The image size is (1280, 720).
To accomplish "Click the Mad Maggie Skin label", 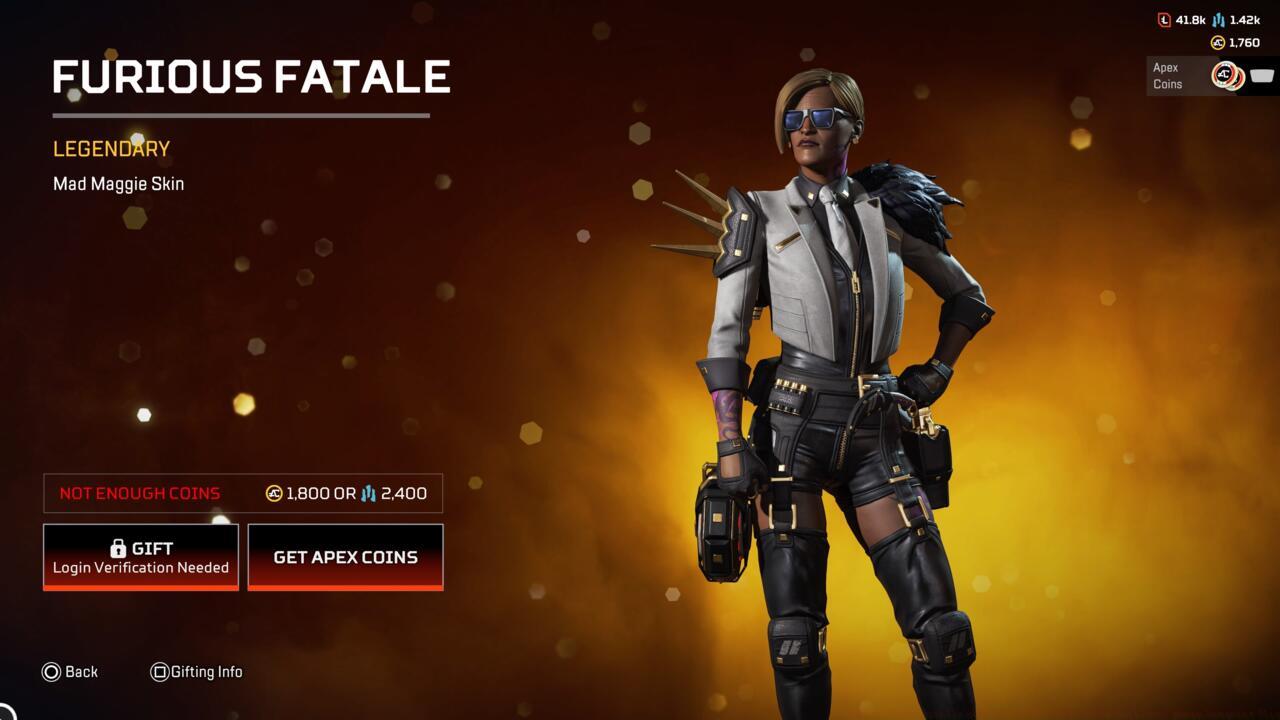I will (118, 183).
